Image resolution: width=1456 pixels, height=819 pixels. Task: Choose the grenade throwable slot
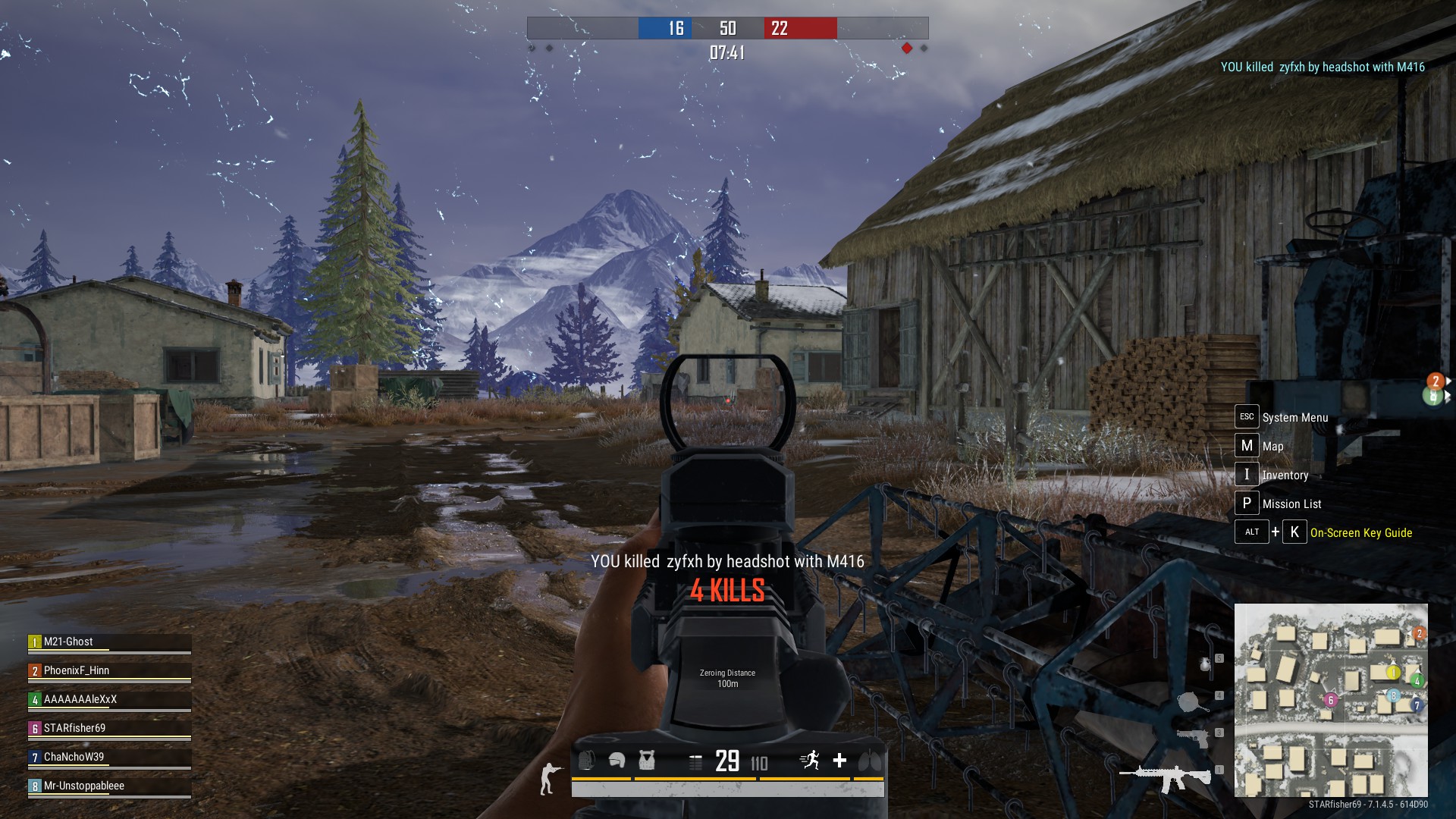tap(1205, 665)
